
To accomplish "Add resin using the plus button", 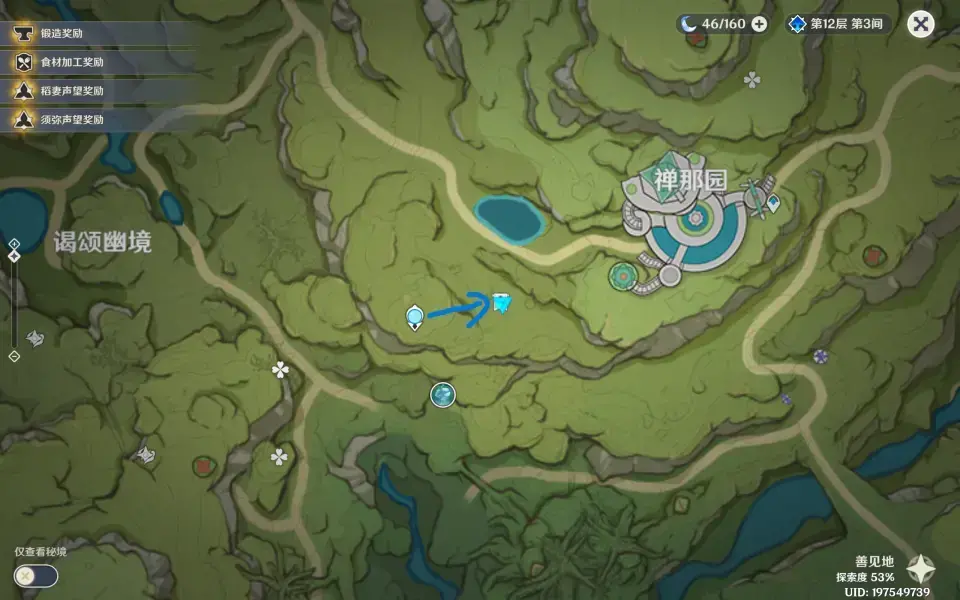I will 760,24.
